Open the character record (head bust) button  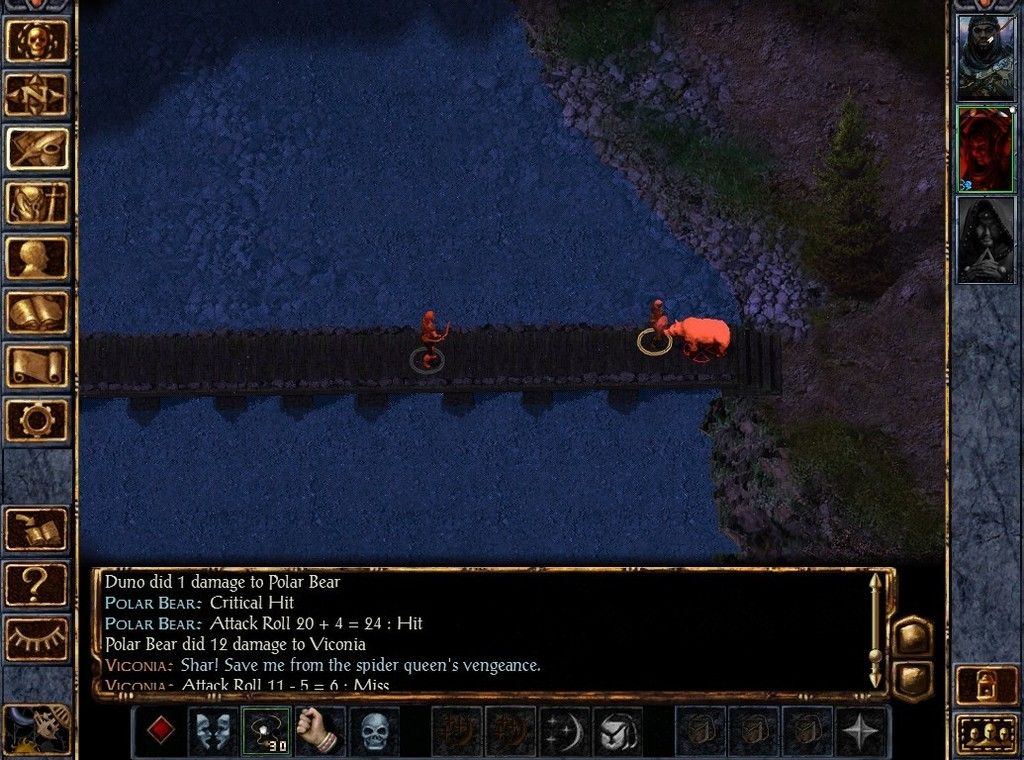38,257
